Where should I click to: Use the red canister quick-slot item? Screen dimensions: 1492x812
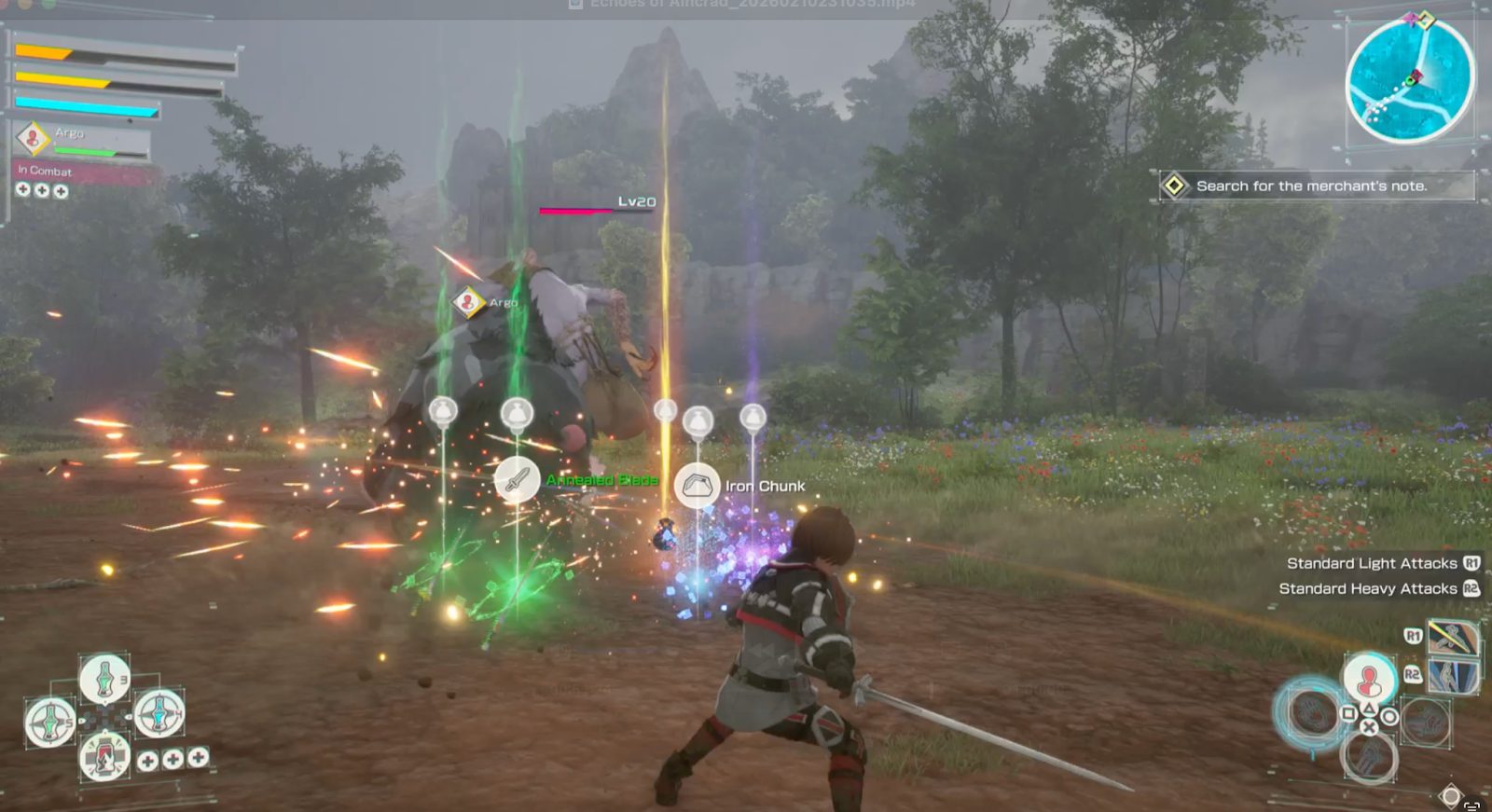click(104, 755)
